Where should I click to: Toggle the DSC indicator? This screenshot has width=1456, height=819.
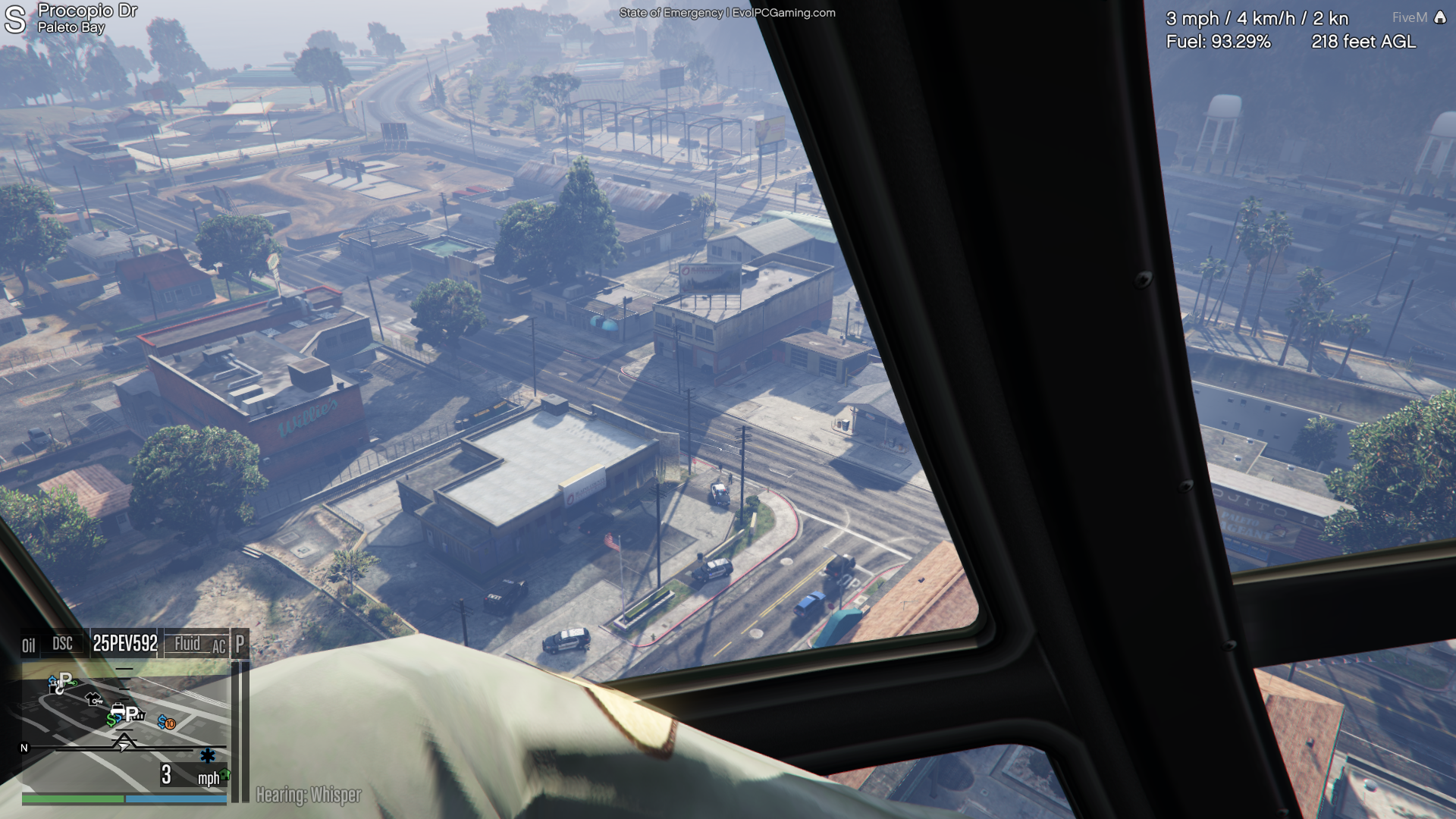point(62,644)
